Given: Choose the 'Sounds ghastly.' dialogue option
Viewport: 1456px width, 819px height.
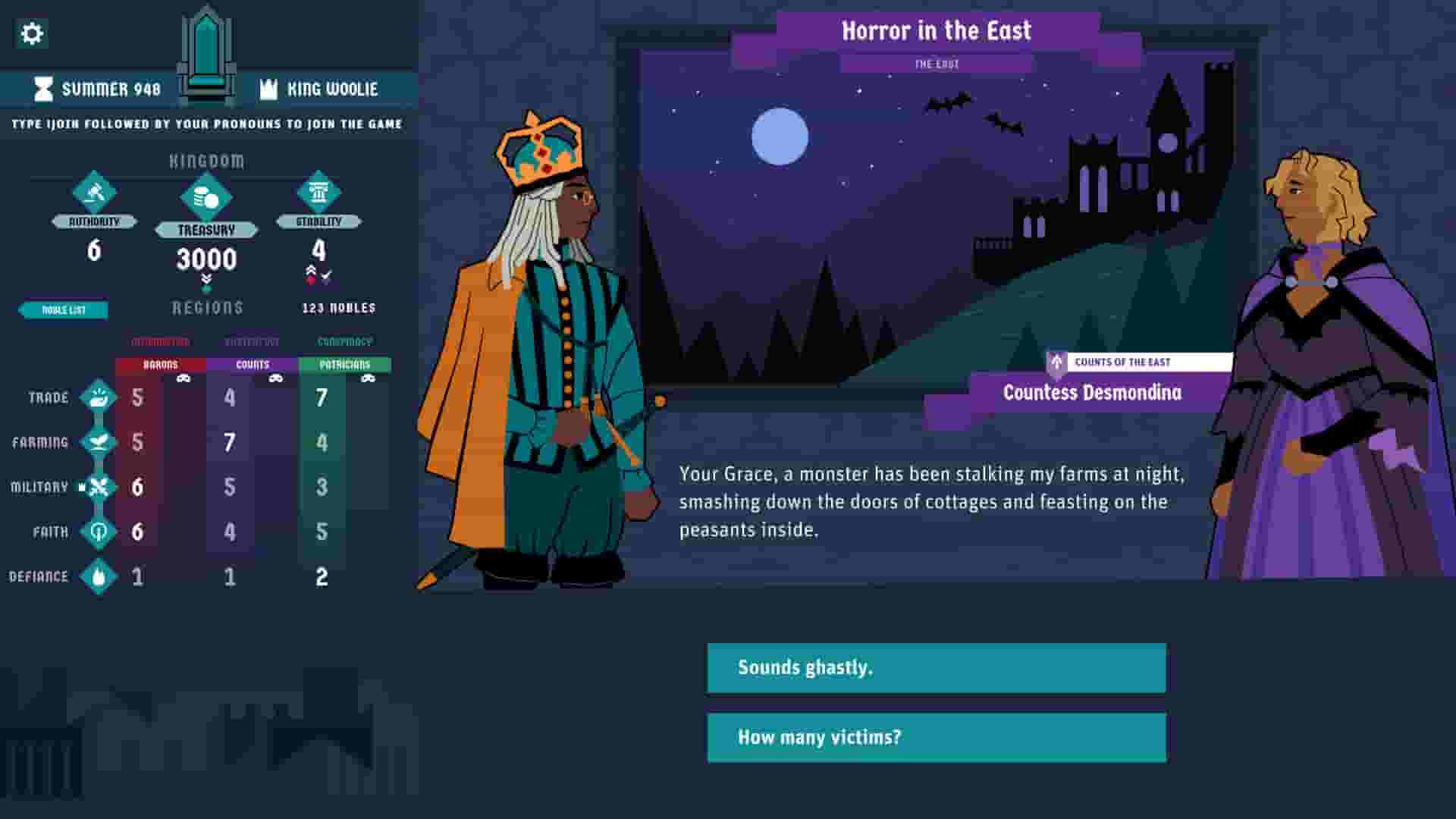Looking at the screenshot, I should pyautogui.click(x=935, y=668).
